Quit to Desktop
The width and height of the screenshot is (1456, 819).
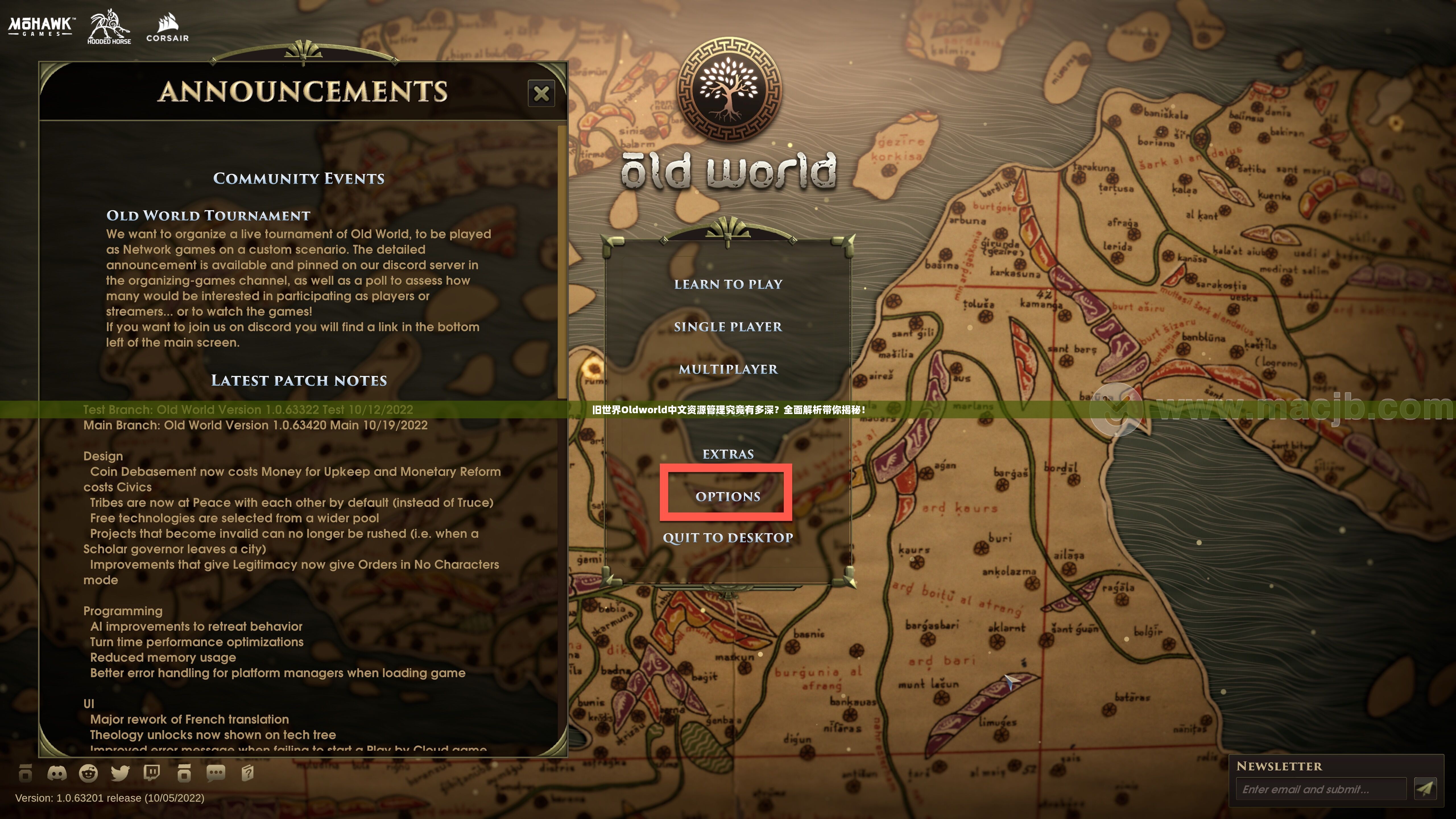coord(728,537)
